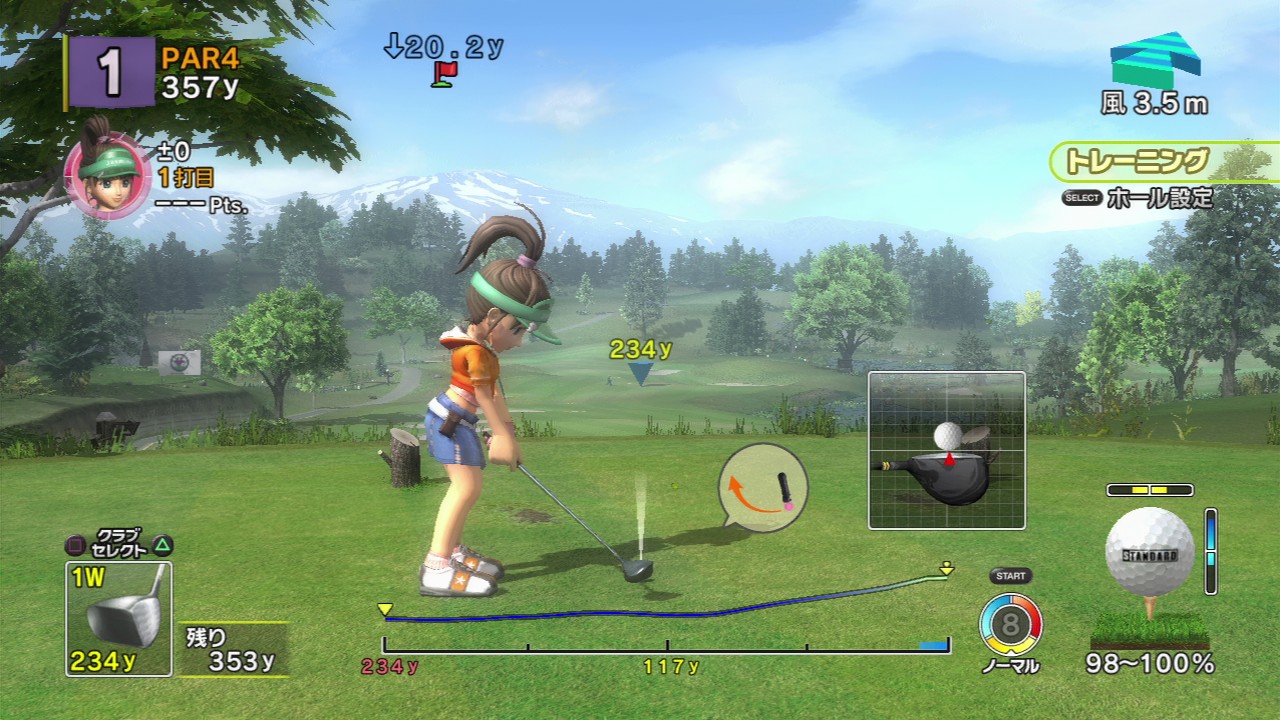Screen dimensions: 1280x720
Task: Click the swing stick hint bubble
Action: pyautogui.click(x=763, y=487)
